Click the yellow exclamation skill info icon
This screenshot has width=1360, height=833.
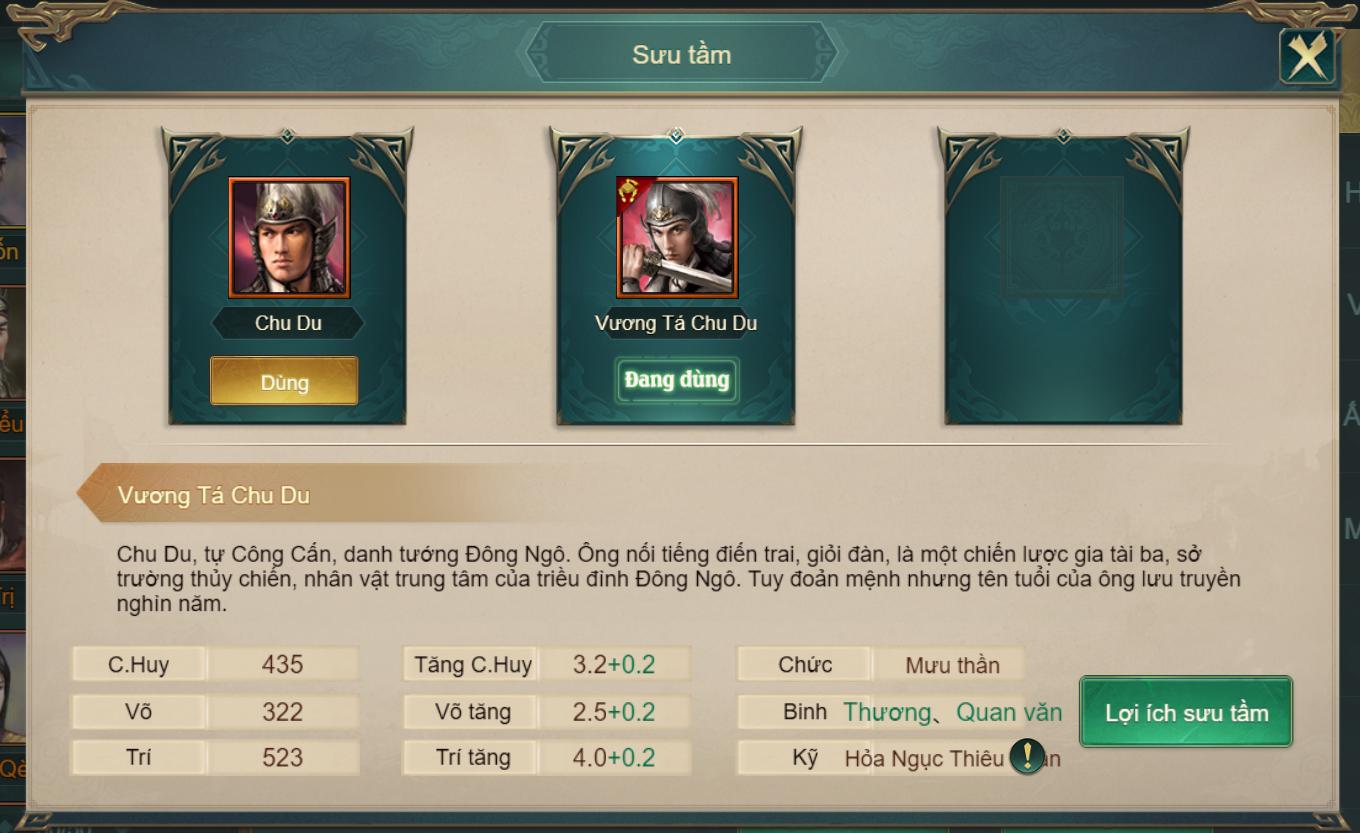point(1027,756)
